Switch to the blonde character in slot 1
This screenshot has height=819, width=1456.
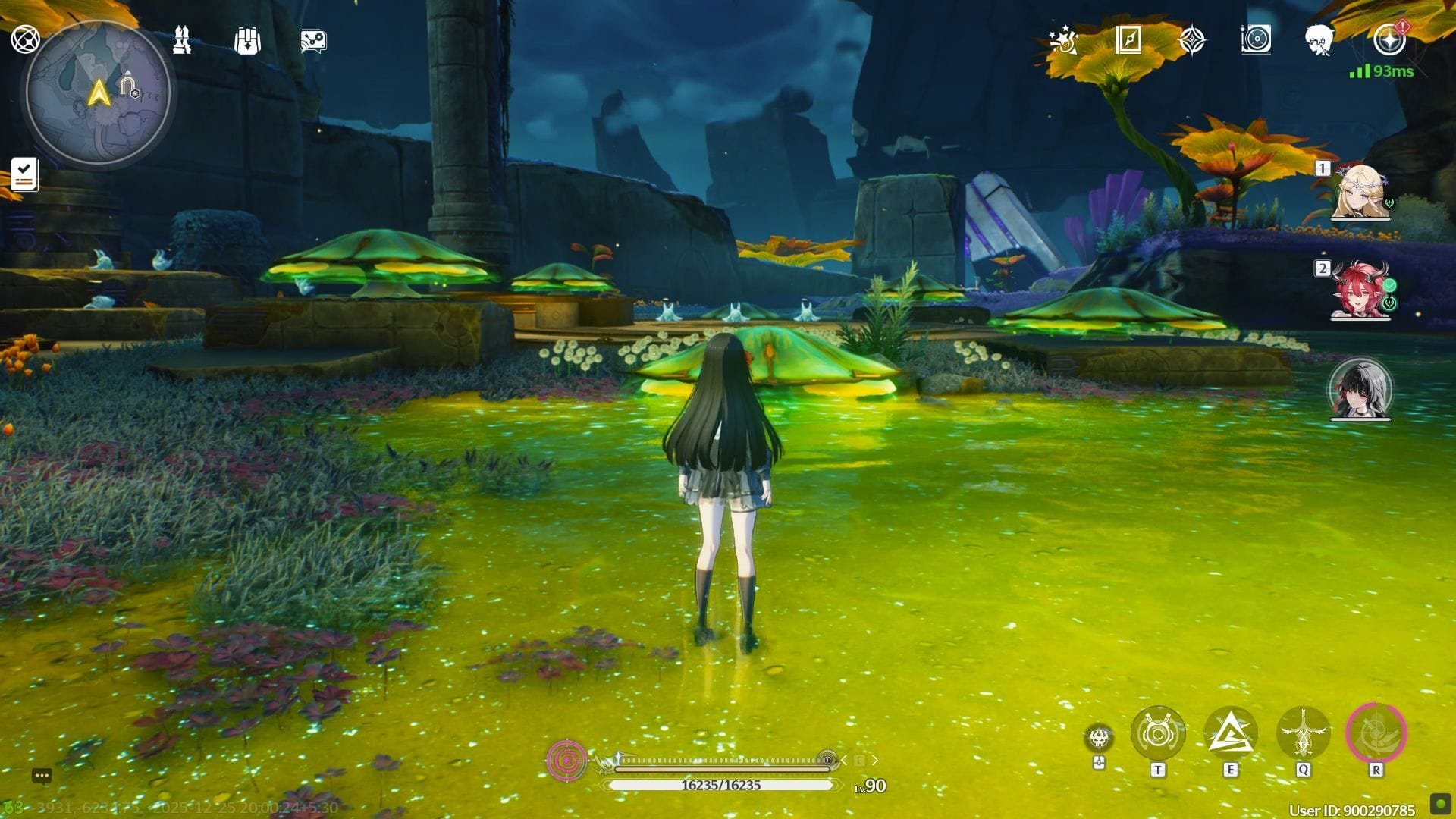pos(1360,192)
